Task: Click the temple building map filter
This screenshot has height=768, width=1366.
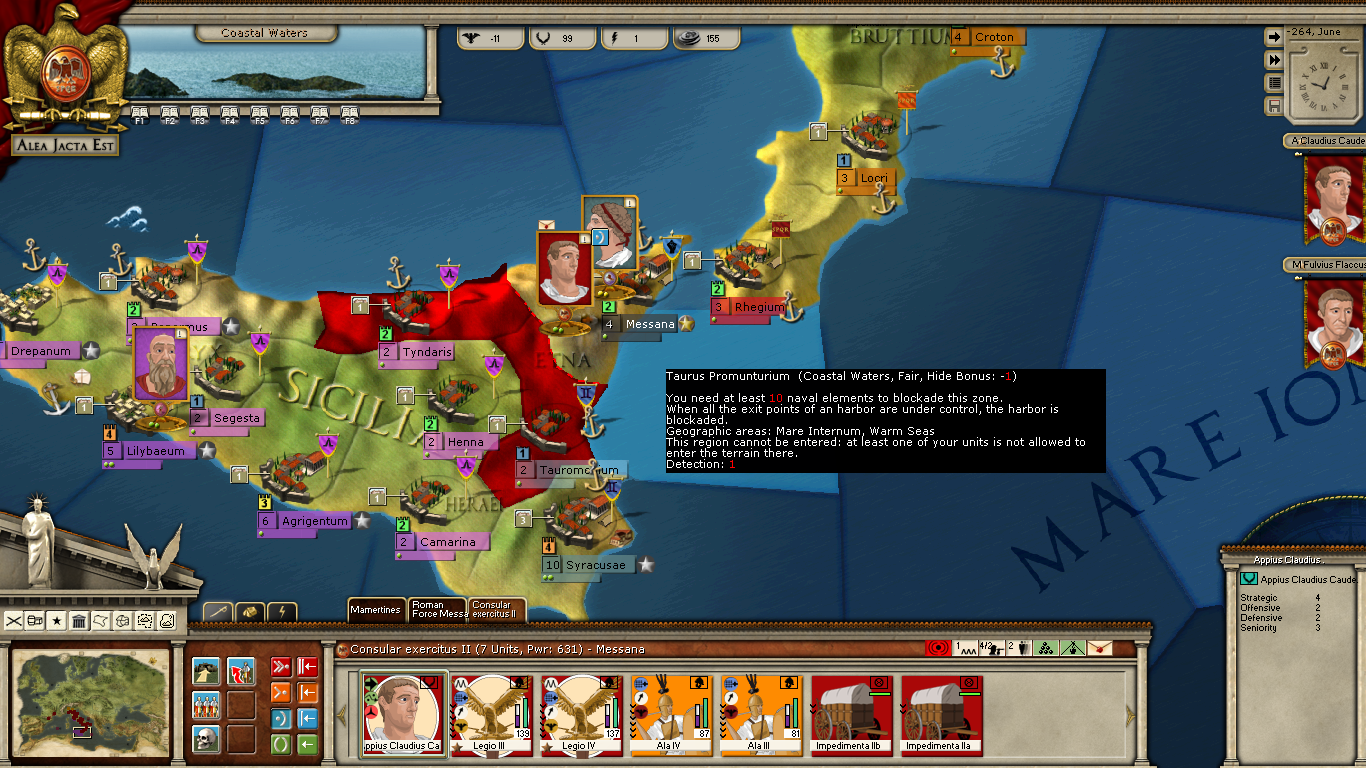Action: point(79,621)
